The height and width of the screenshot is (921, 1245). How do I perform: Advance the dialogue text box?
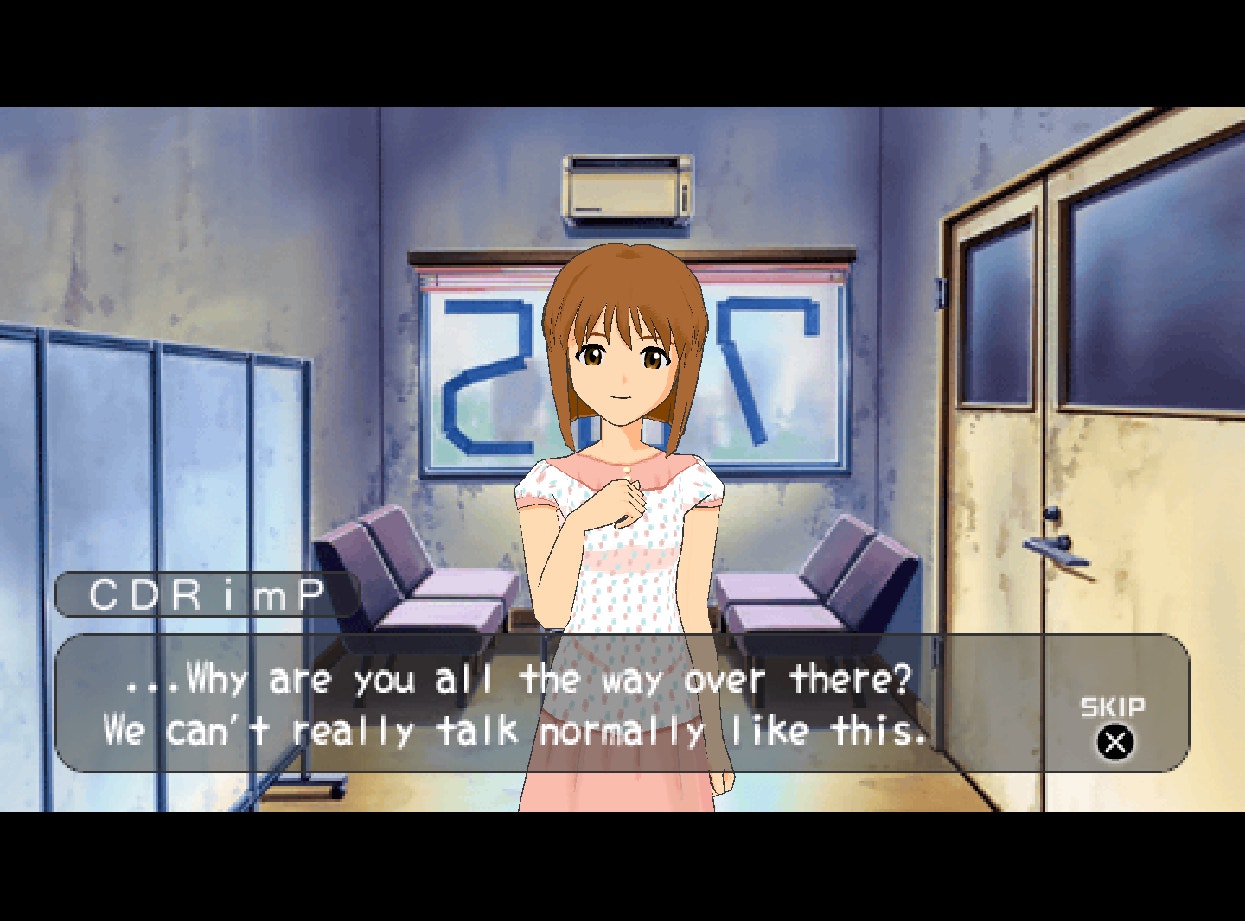coord(560,703)
